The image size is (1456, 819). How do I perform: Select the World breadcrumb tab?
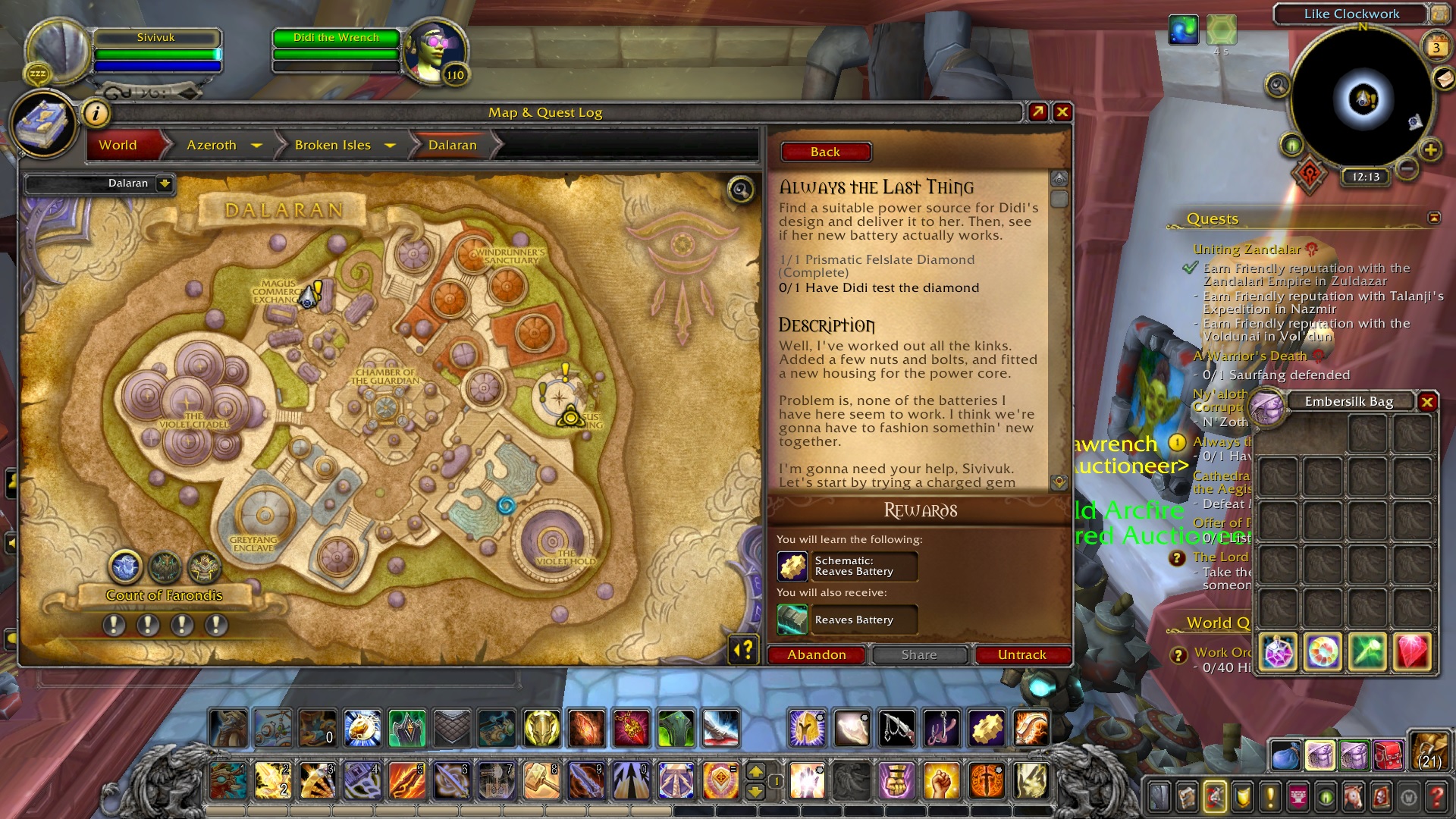(x=118, y=145)
